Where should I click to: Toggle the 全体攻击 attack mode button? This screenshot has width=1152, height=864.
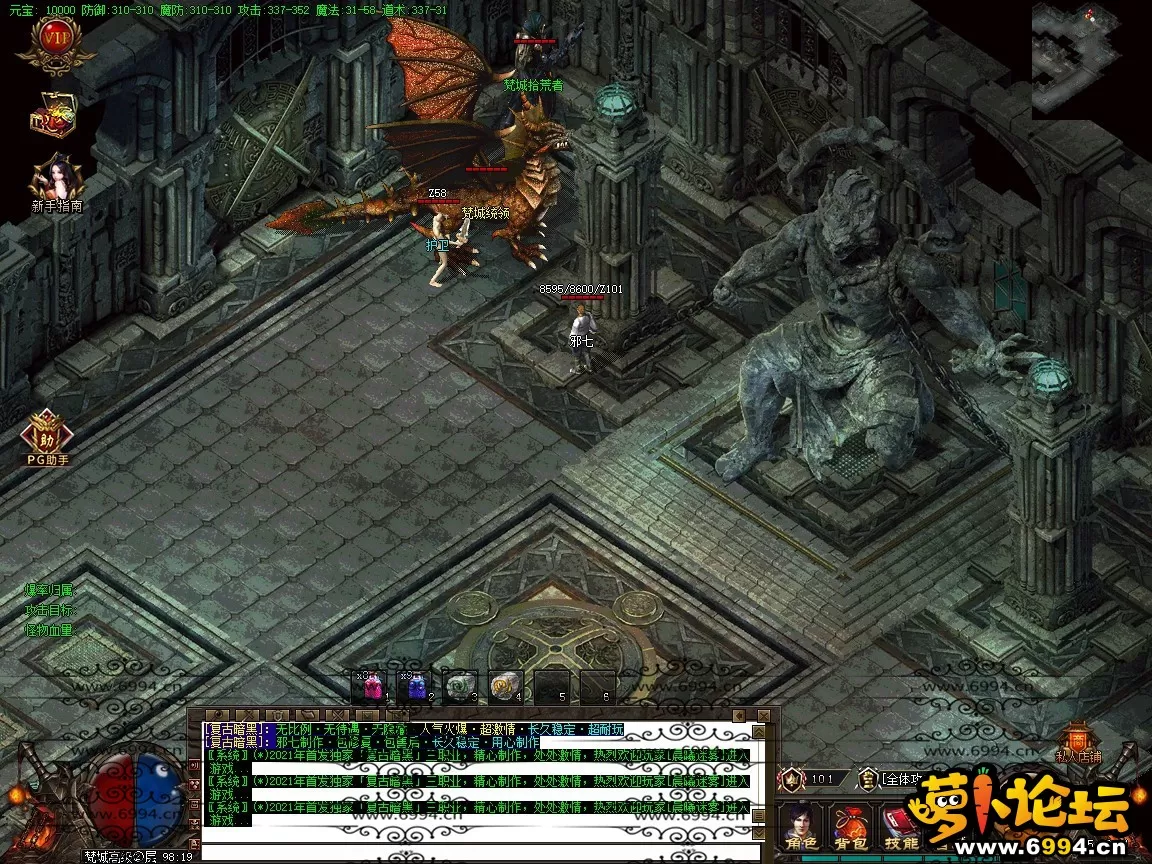pos(894,778)
